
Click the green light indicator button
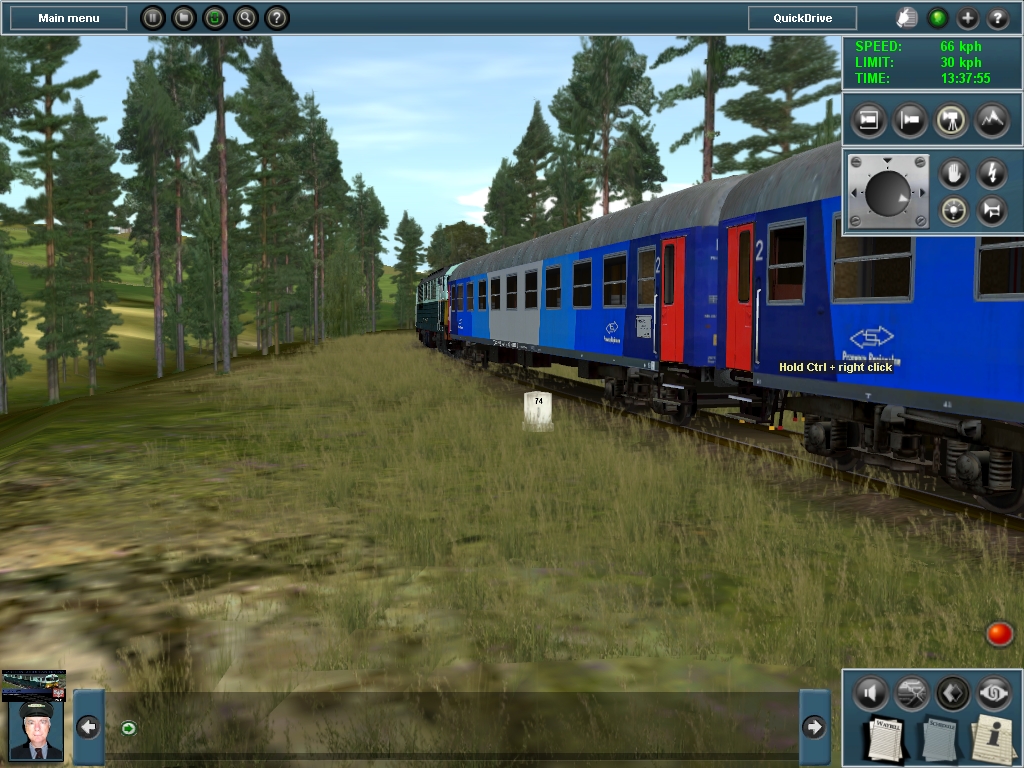click(x=938, y=18)
